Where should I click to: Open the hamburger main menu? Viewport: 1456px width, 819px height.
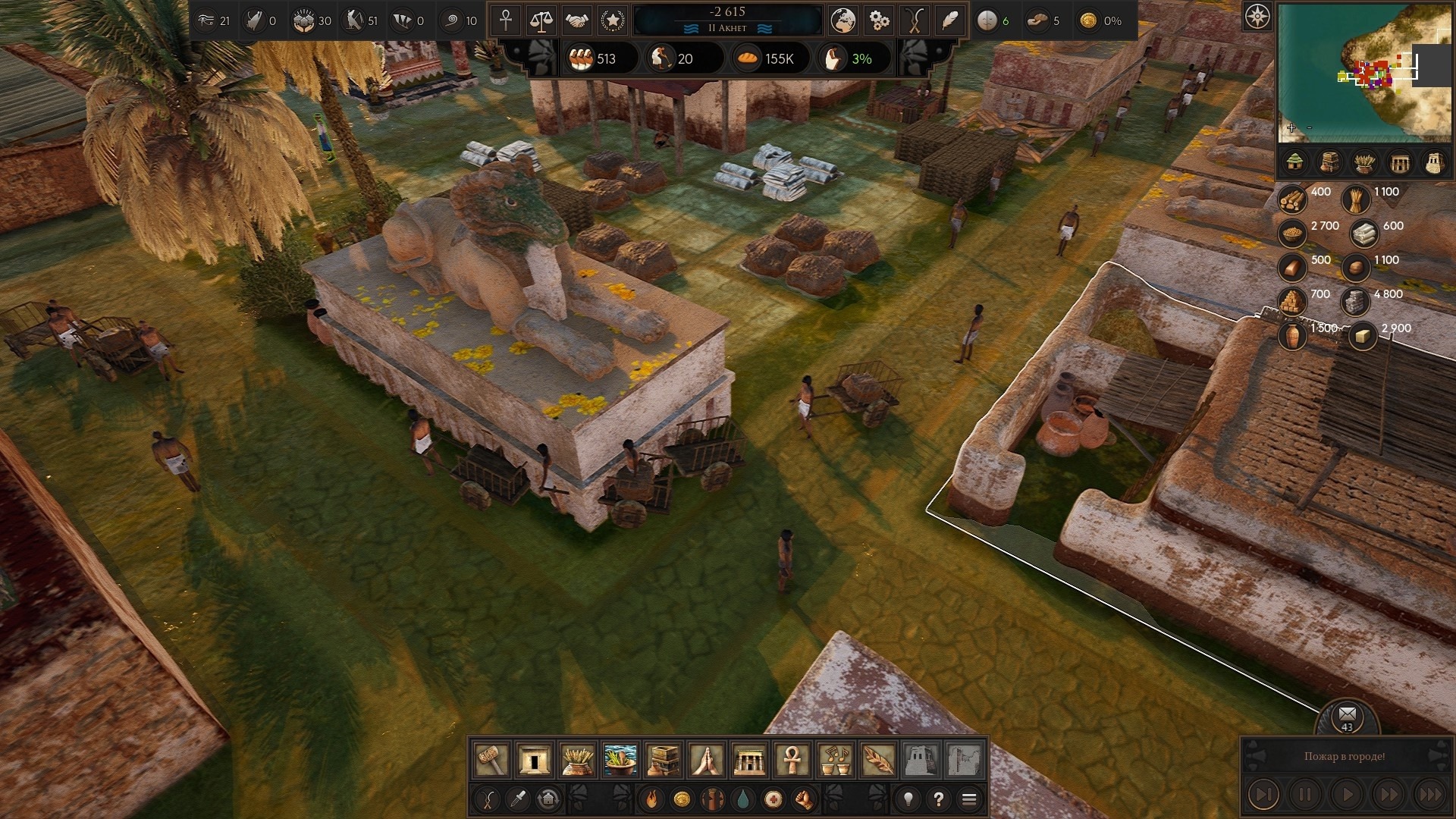(969, 799)
